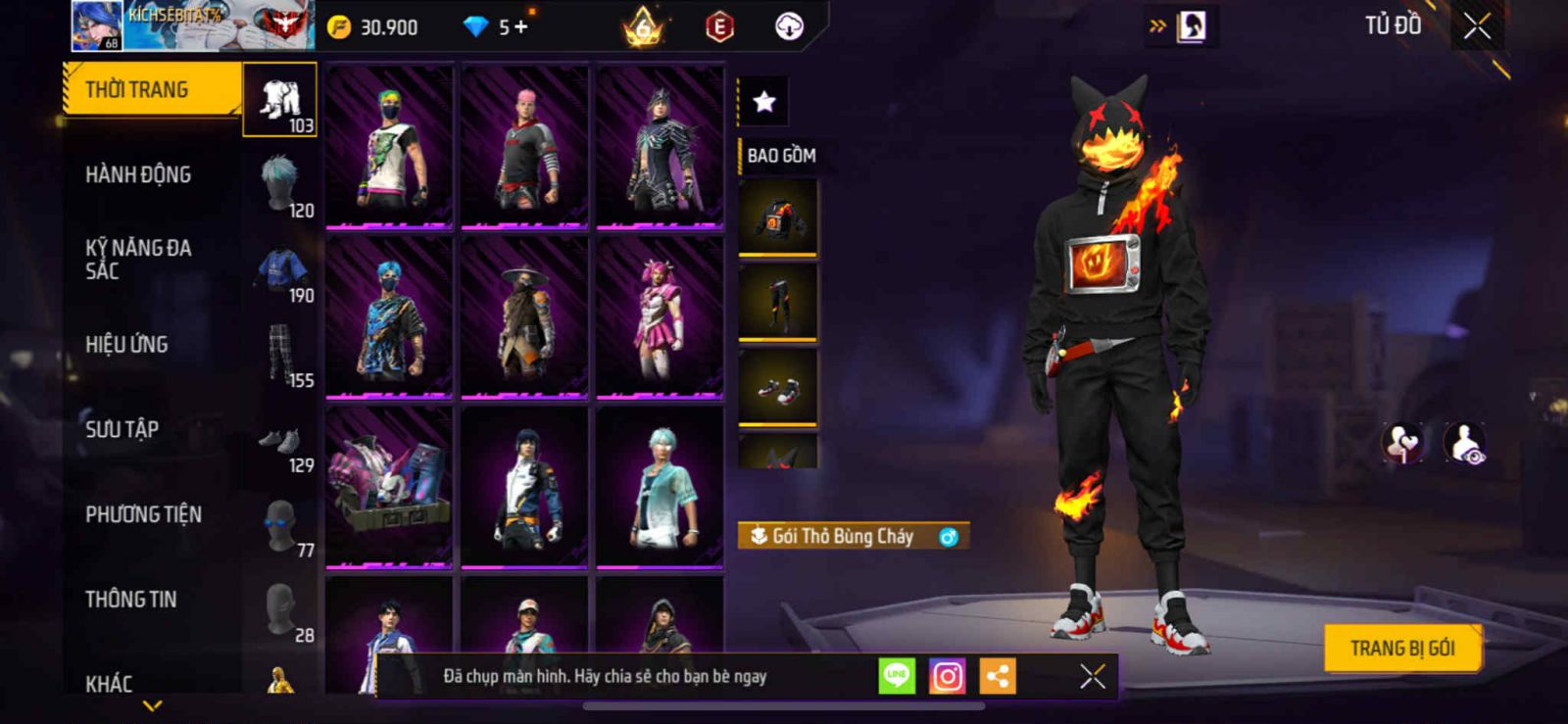Click the star favorites button
The height and width of the screenshot is (724, 1568).
point(763,102)
